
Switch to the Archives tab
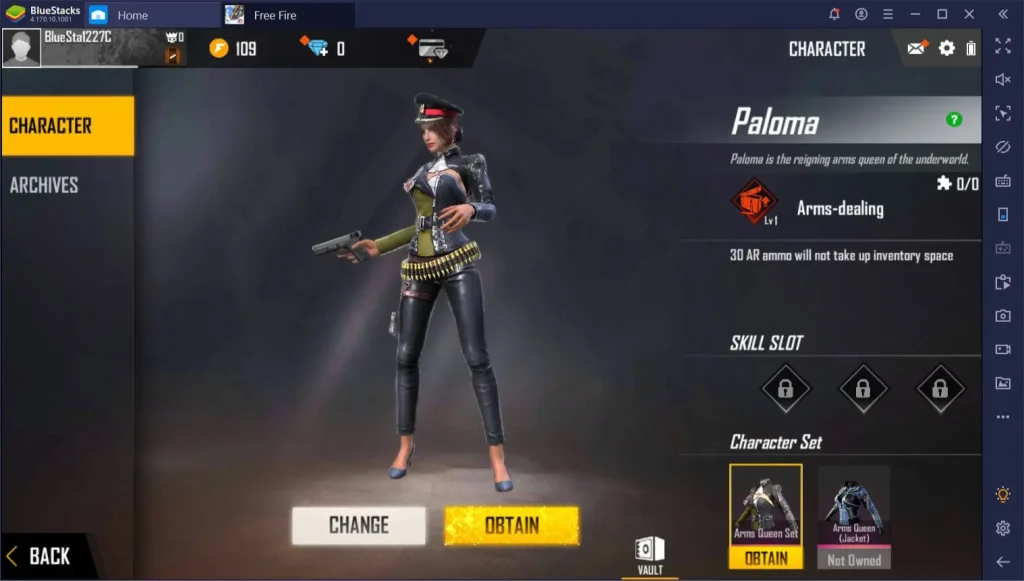coord(45,185)
